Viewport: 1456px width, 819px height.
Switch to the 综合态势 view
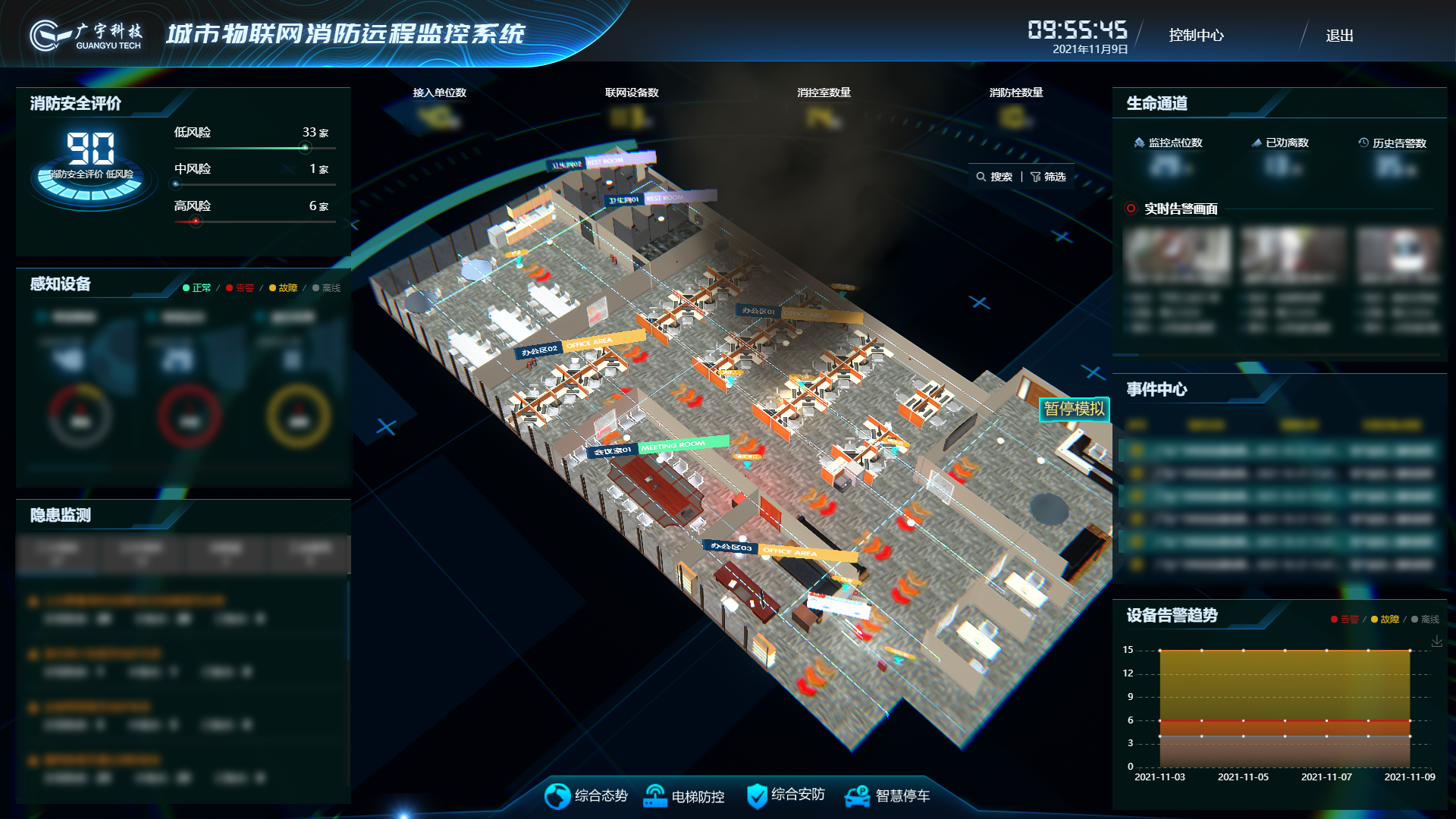(x=587, y=795)
